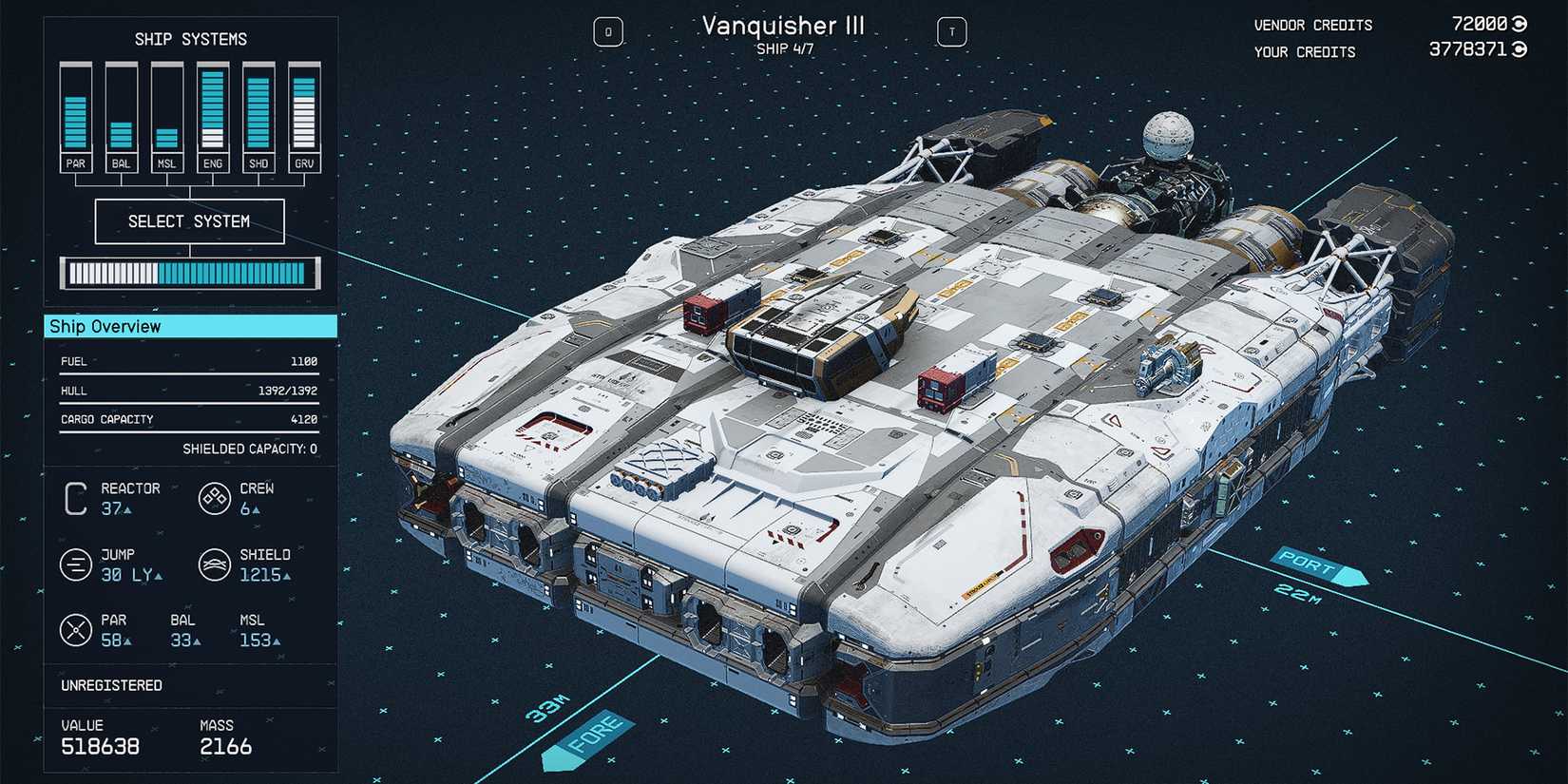Click the Vanquisher III ship name

coord(782,26)
